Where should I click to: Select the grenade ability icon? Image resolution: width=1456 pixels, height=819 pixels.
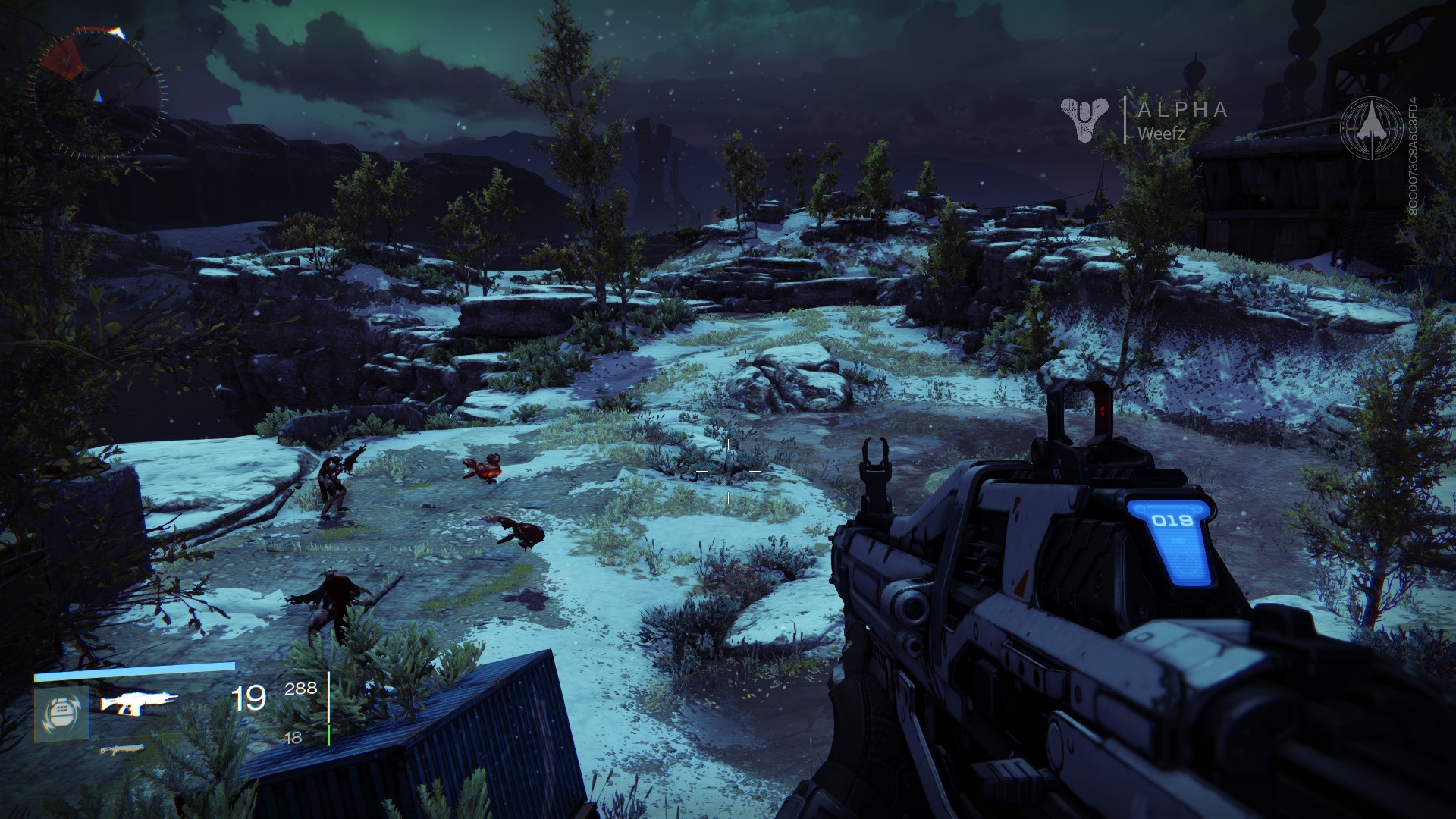(61, 714)
